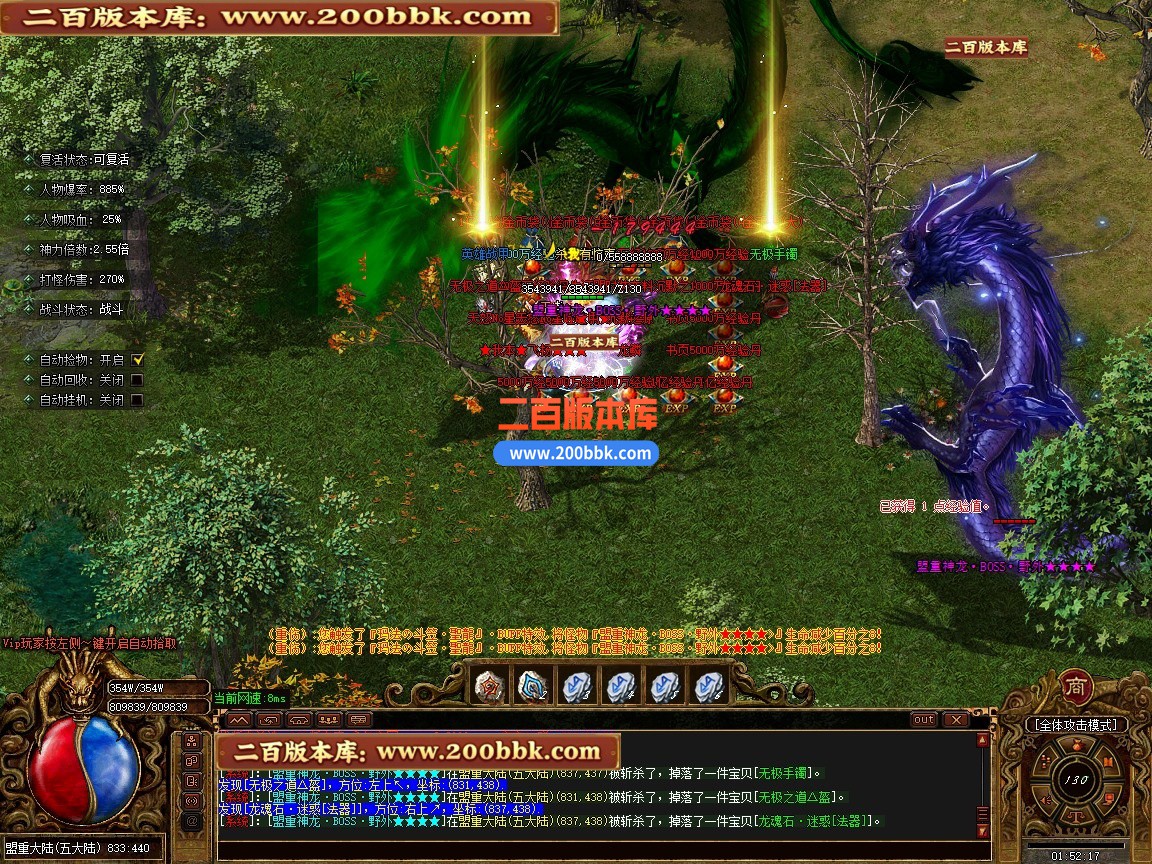Image resolution: width=1152 pixels, height=864 pixels.
Task: Open the 商 shop button
Action: (x=1075, y=686)
